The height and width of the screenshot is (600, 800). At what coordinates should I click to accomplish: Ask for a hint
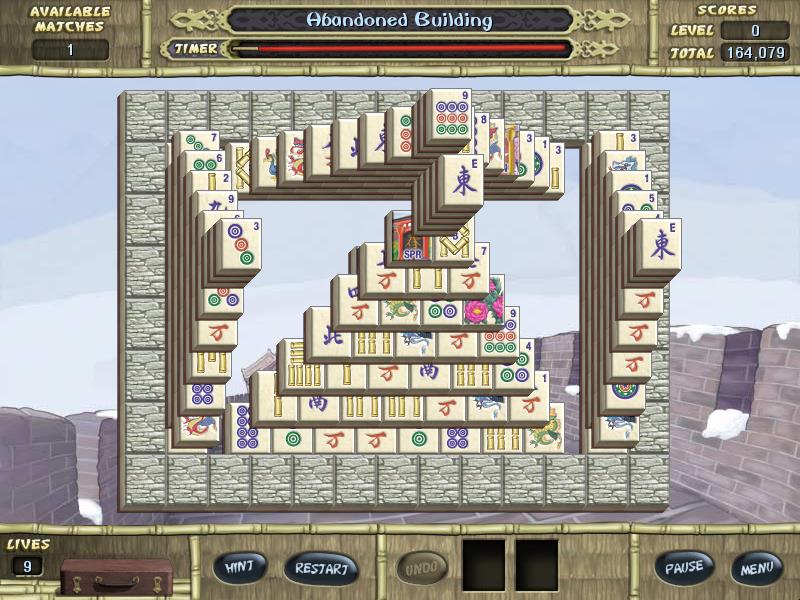click(x=239, y=567)
